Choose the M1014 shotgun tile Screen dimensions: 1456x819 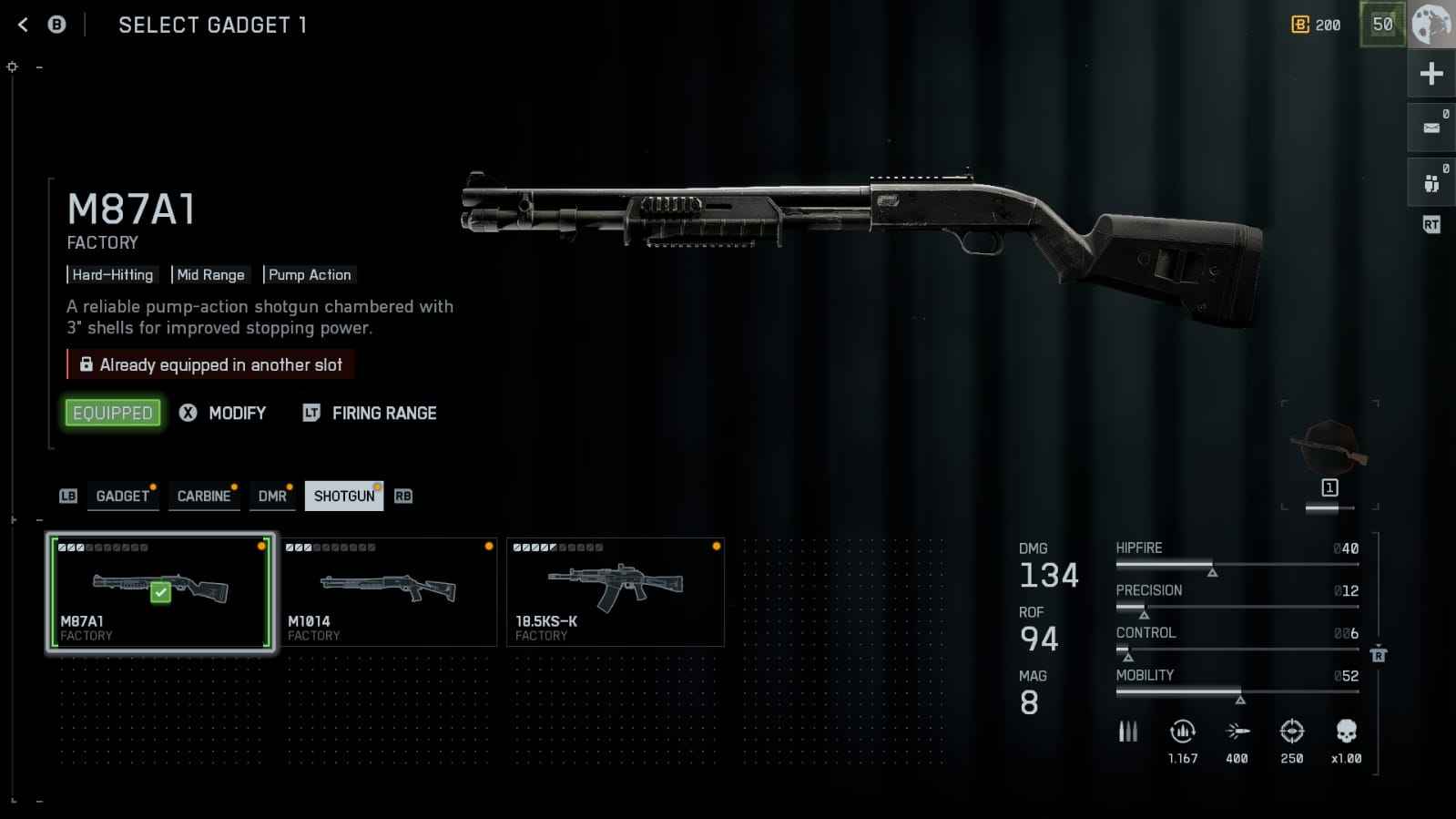tap(388, 592)
